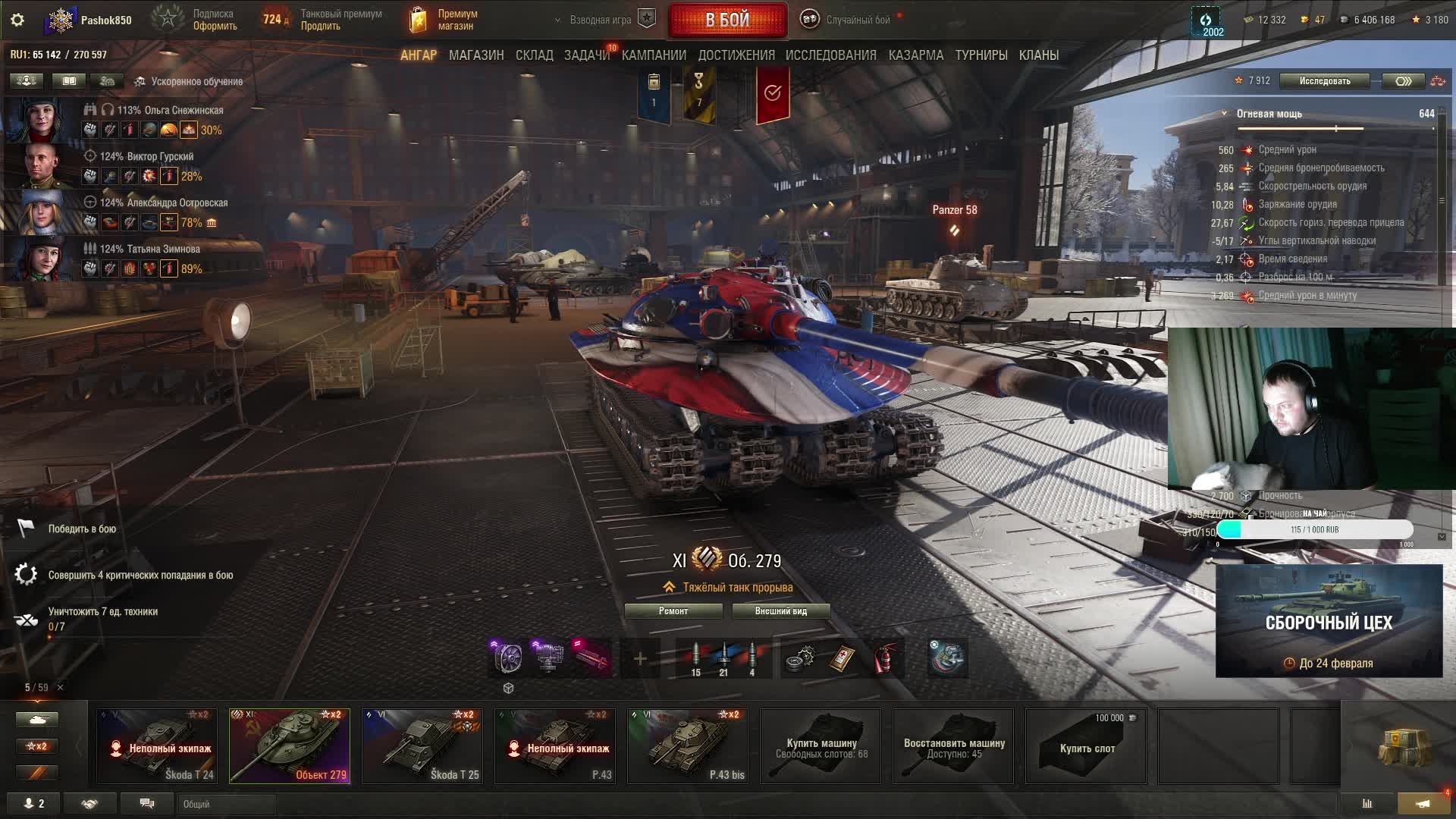Buy a garage slot with Купить слот
The width and height of the screenshot is (1456, 819).
[1086, 745]
